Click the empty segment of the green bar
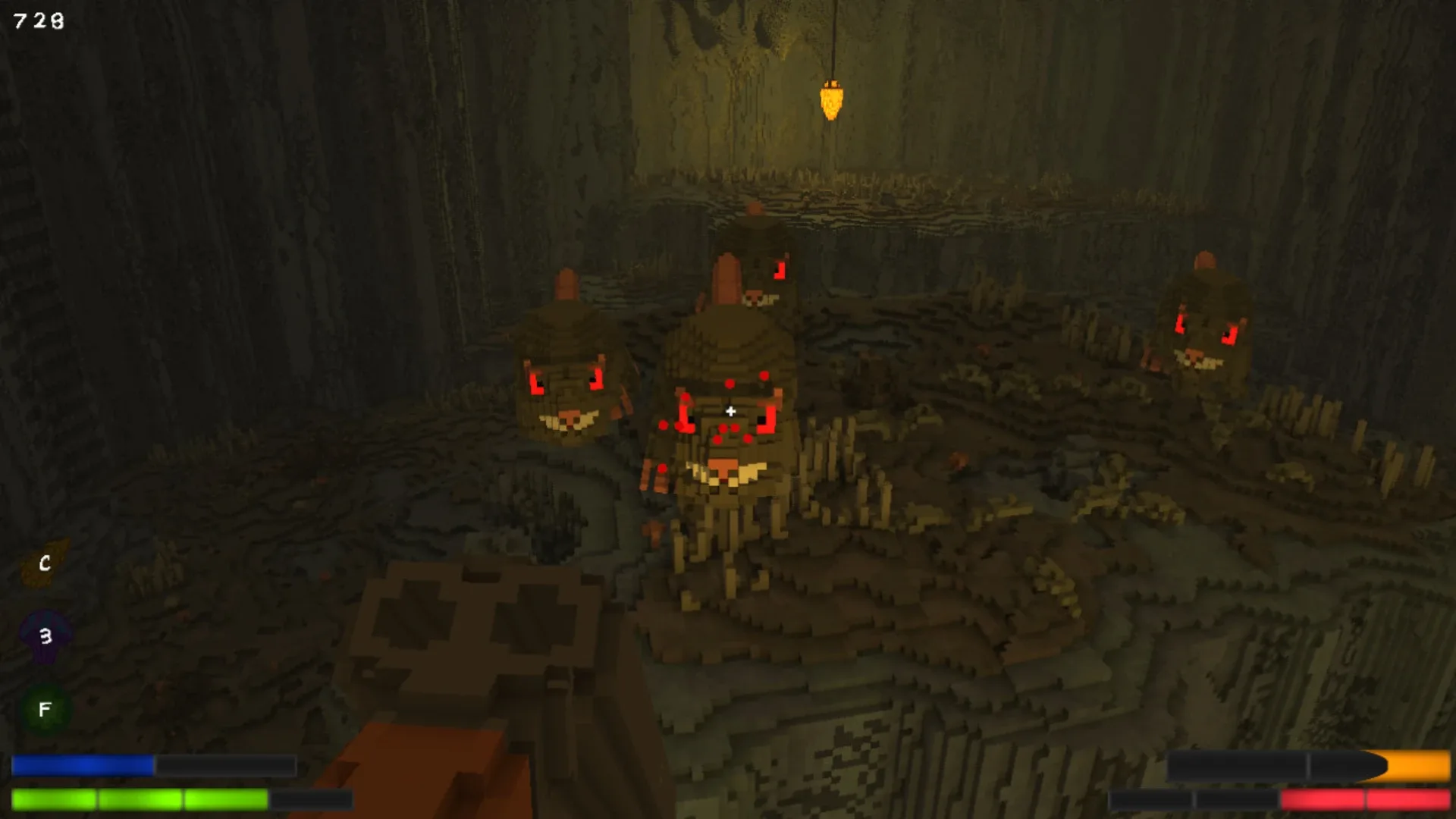 point(312,799)
